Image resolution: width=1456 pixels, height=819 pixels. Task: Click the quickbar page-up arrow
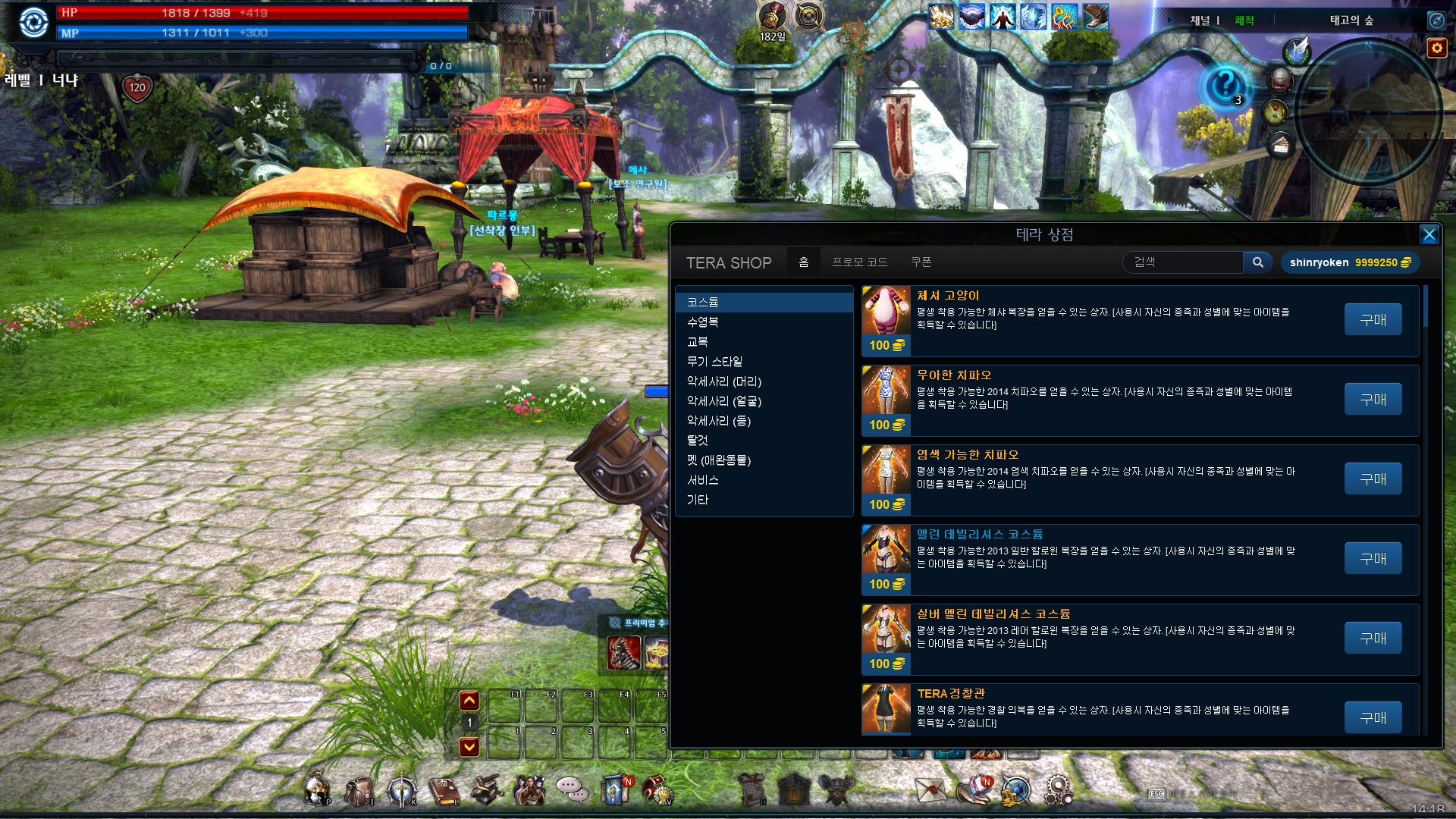point(469,701)
